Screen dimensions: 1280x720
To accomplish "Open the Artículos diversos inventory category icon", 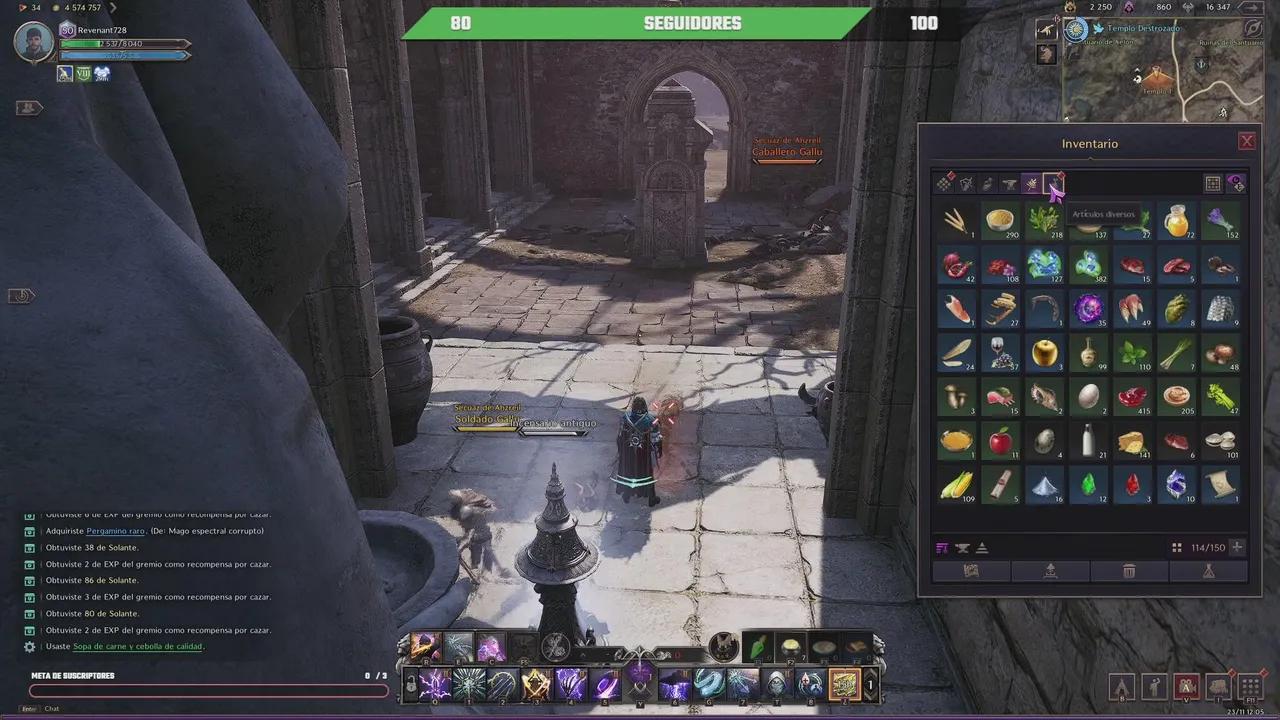I will (x=1055, y=183).
